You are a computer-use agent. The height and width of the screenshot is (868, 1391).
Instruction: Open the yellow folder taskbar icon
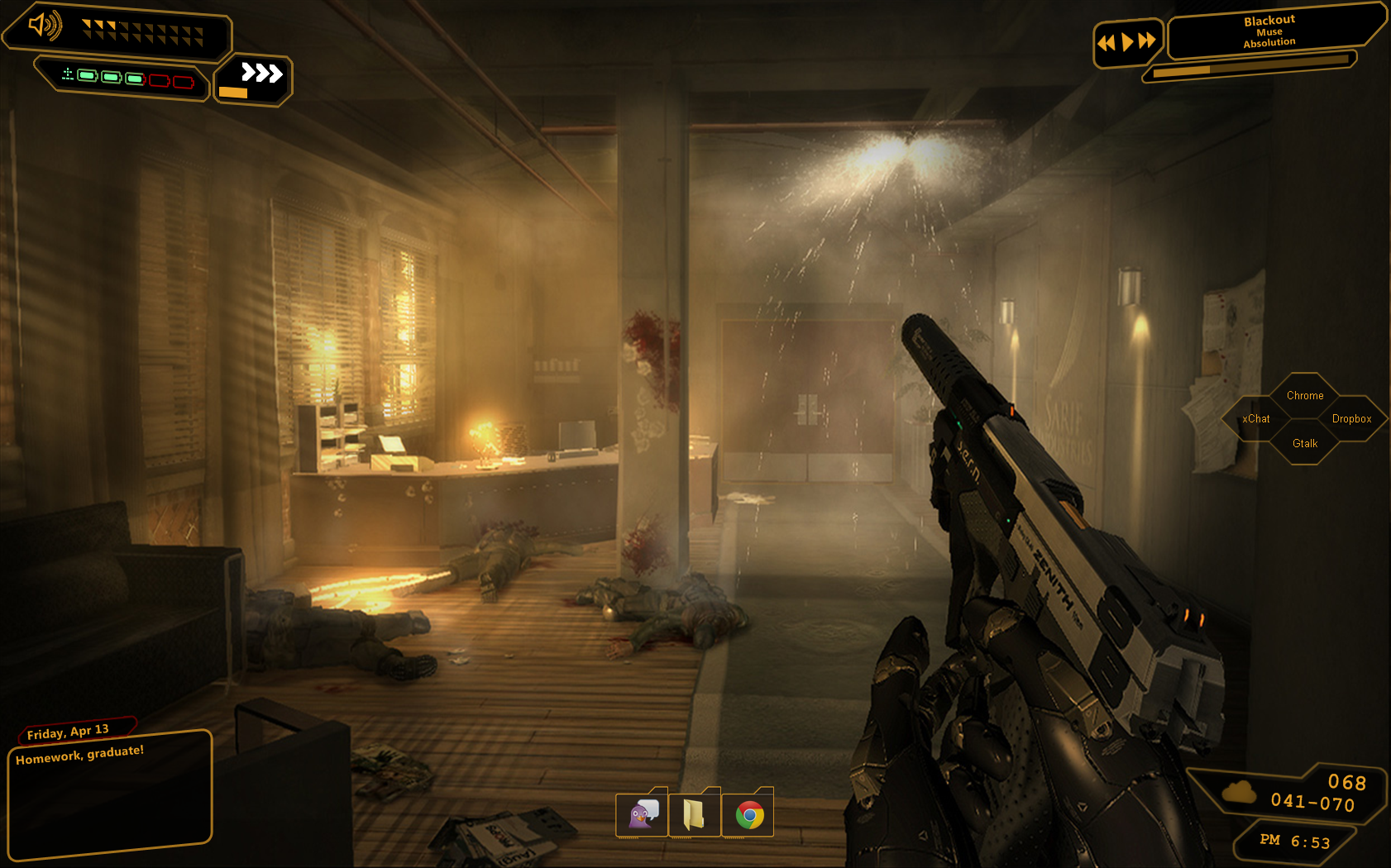pos(695,815)
